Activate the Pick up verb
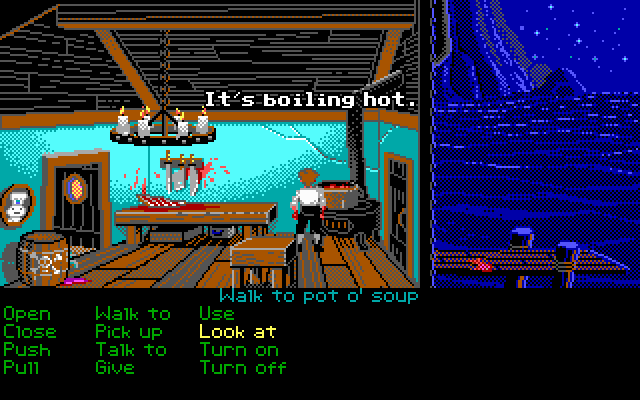Screen dimensions: 640x400 pyautogui.click(x=128, y=332)
